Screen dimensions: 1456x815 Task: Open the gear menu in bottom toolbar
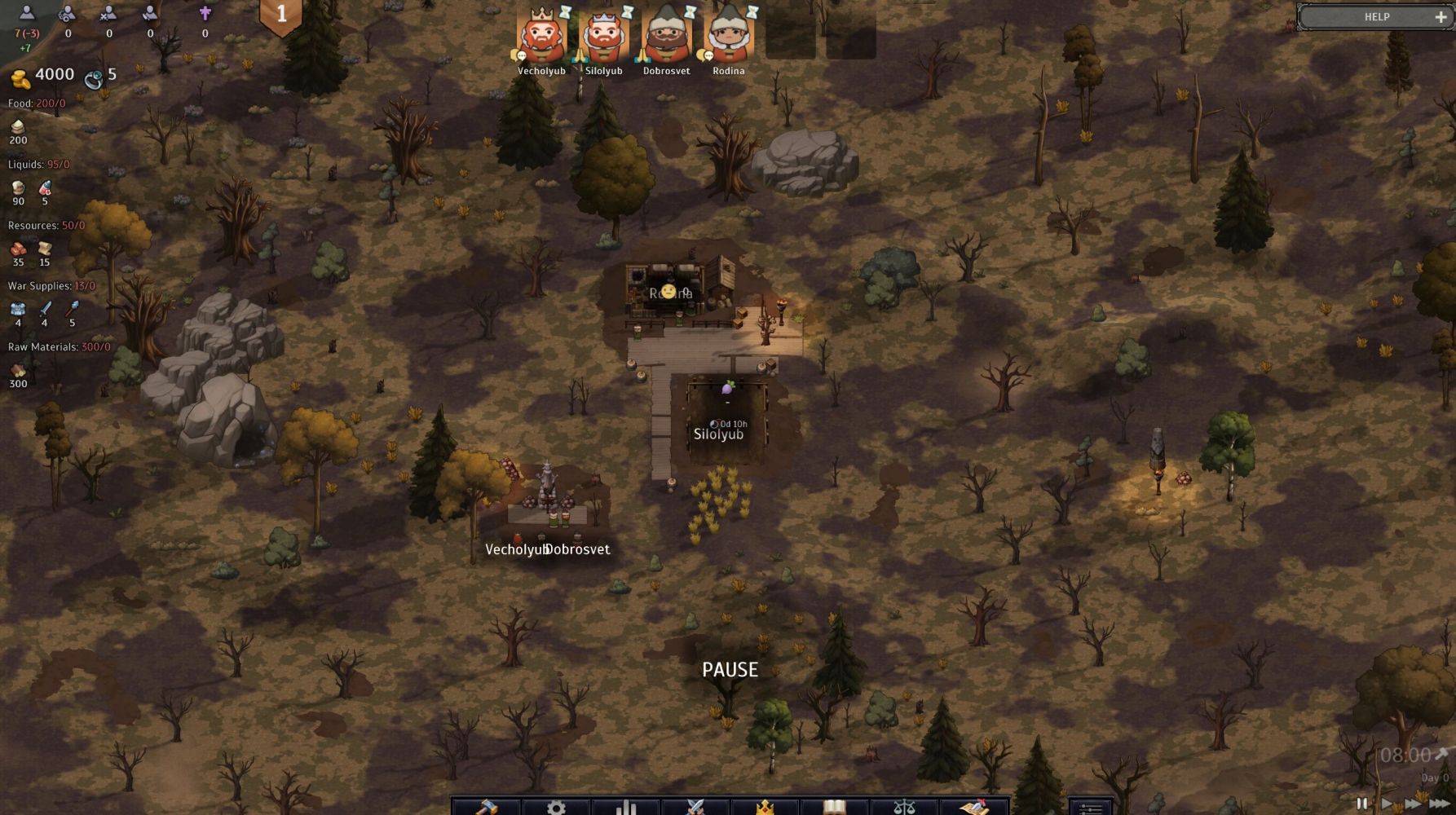556,806
